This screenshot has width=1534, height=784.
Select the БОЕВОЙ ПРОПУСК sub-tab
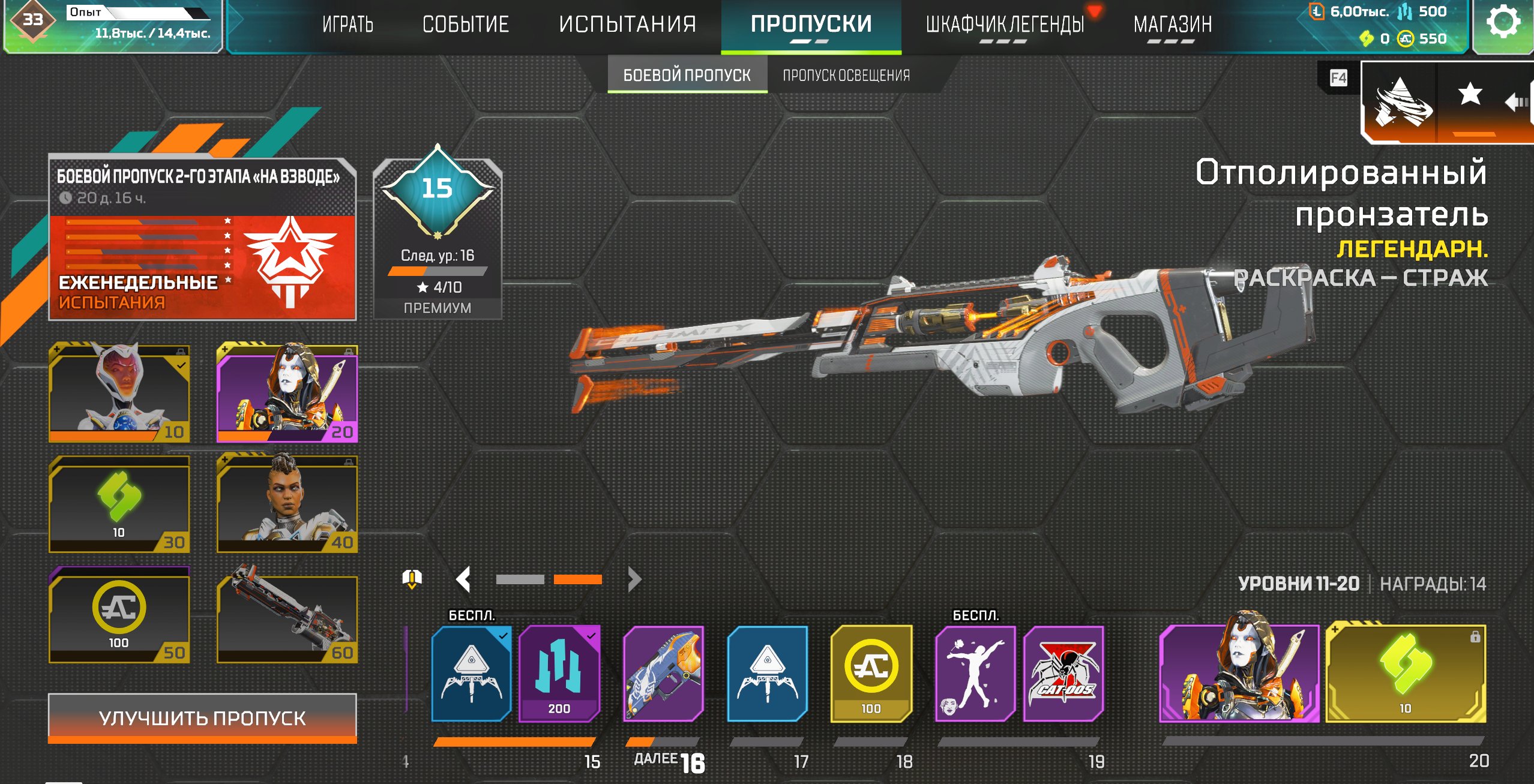click(687, 76)
